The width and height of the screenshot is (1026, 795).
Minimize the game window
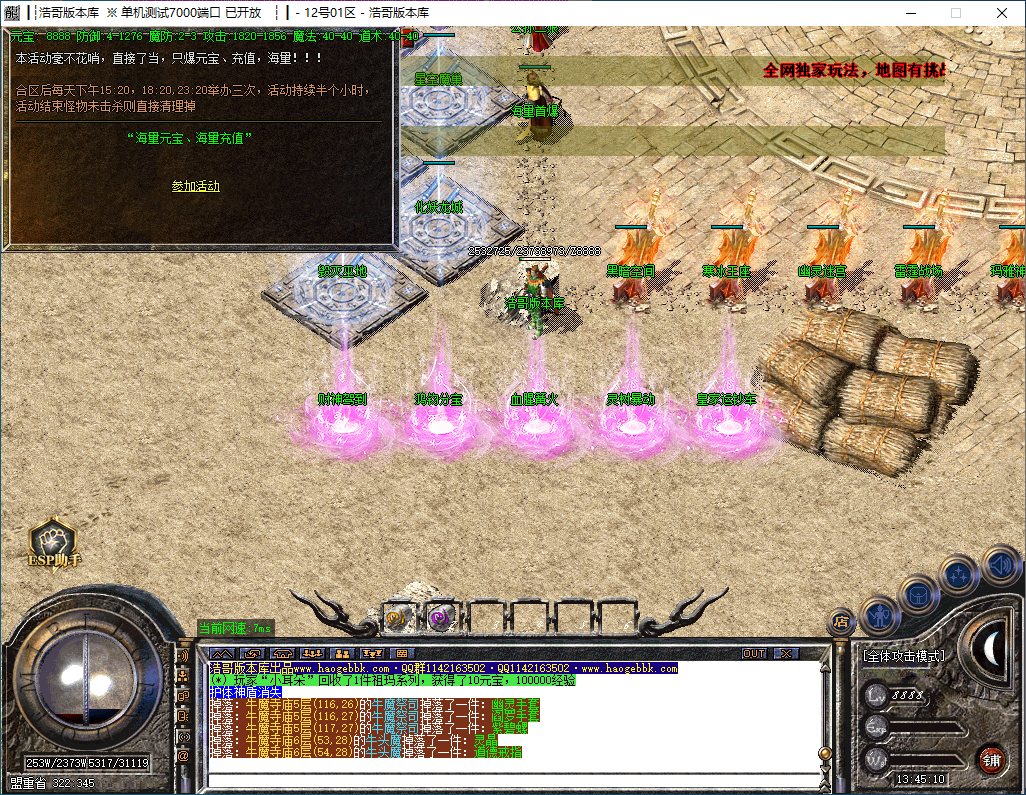tap(910, 13)
